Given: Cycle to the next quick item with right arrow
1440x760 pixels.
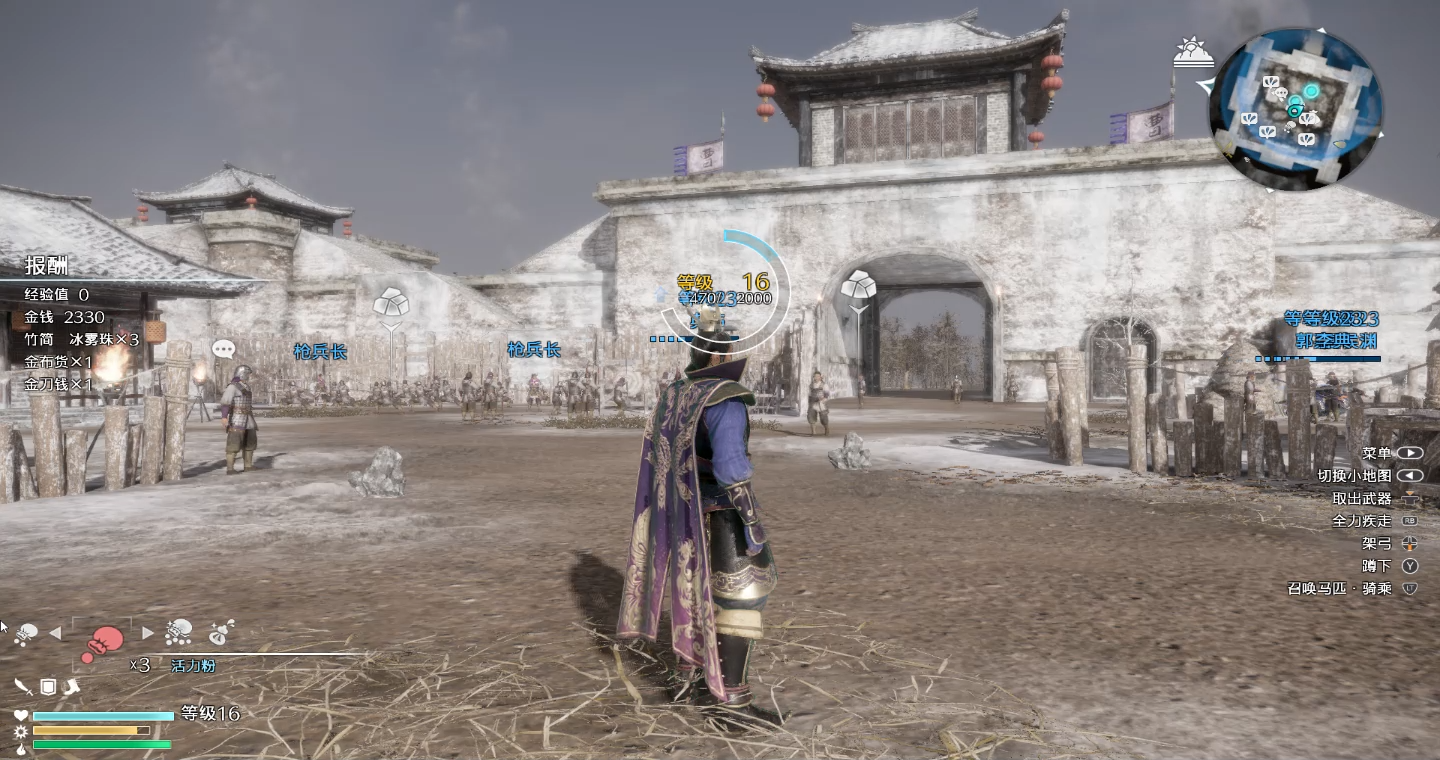Looking at the screenshot, I should pyautogui.click(x=148, y=633).
